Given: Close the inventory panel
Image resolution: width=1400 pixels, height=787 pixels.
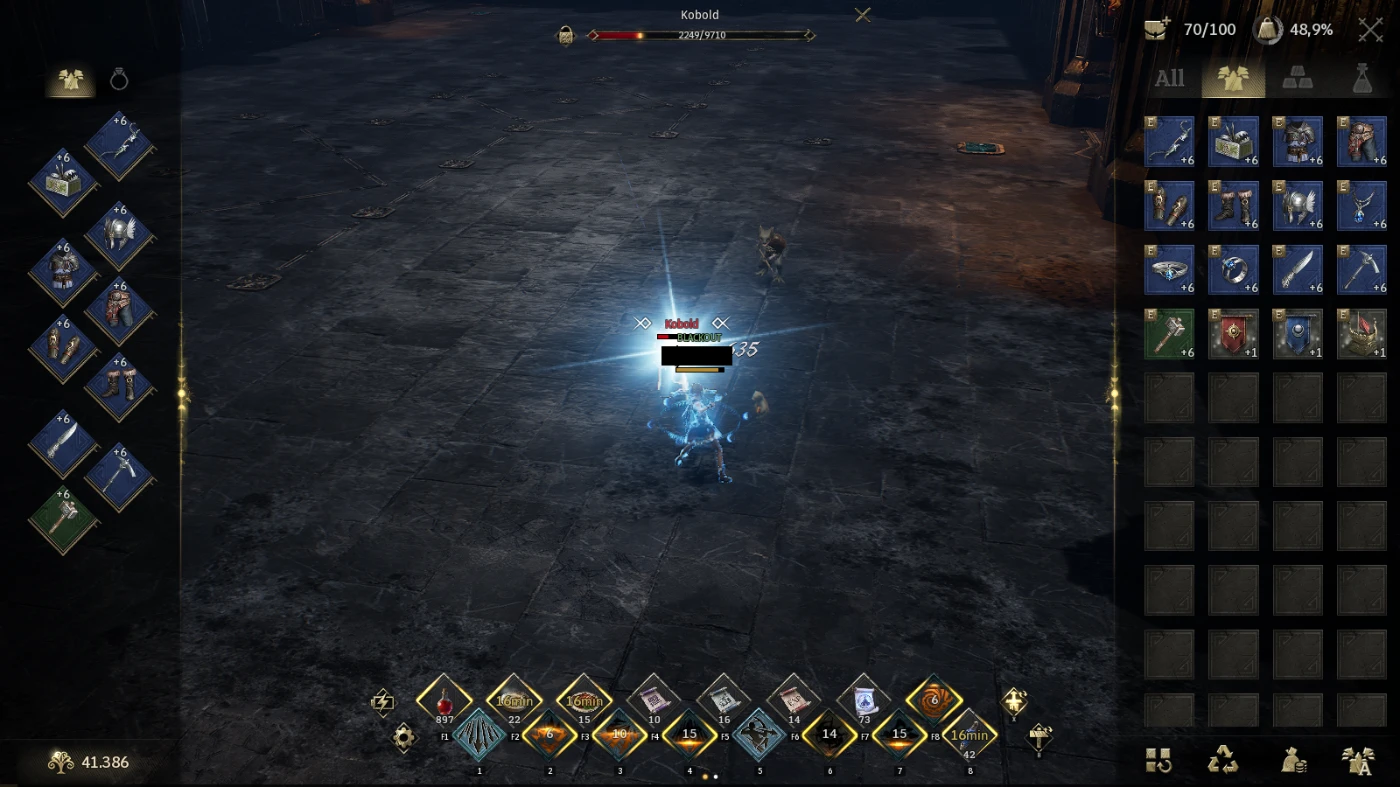Looking at the screenshot, I should click(x=1370, y=30).
